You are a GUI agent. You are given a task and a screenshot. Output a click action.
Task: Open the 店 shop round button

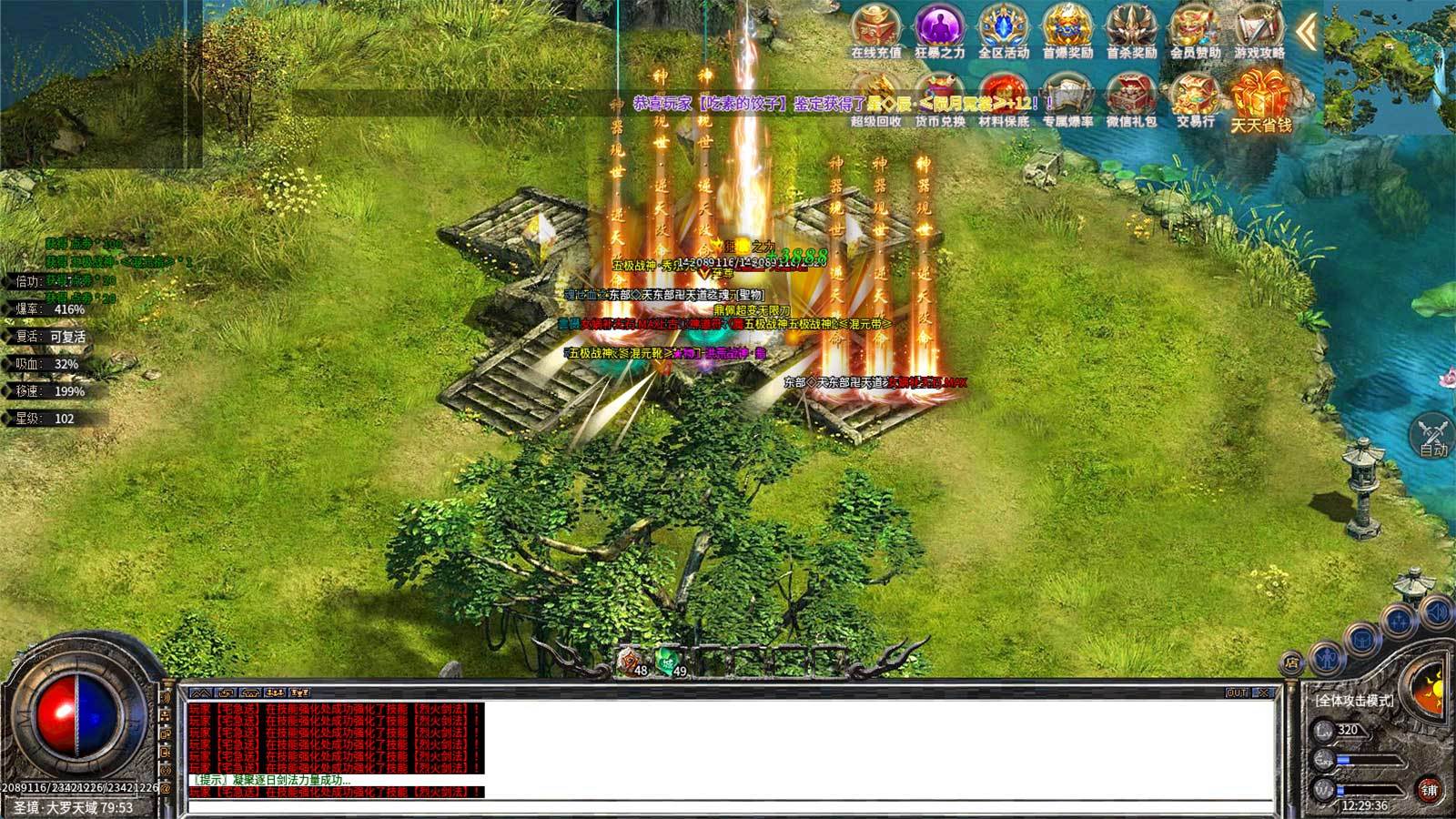tap(1290, 663)
